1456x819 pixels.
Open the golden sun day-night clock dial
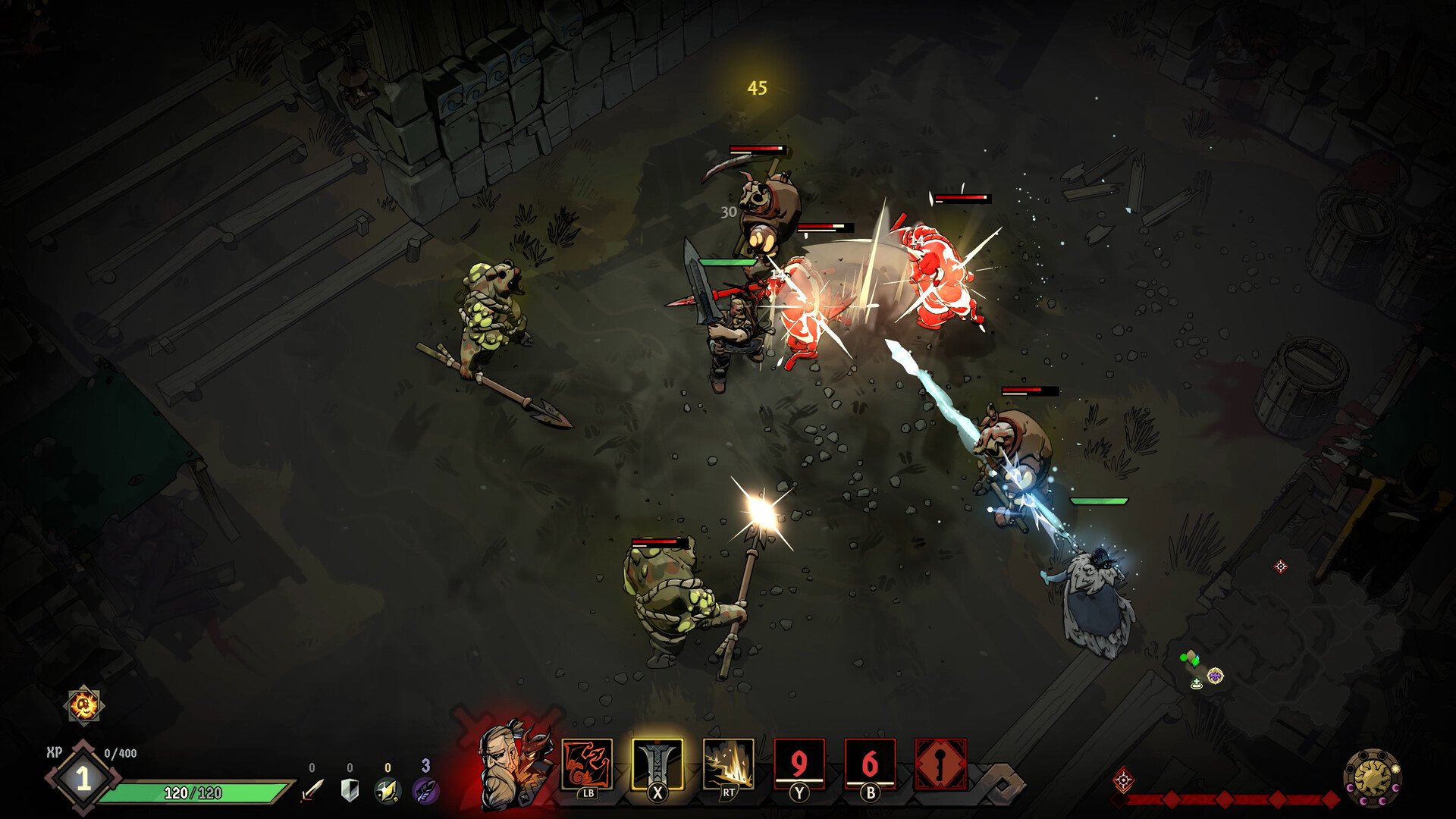[x=1373, y=779]
